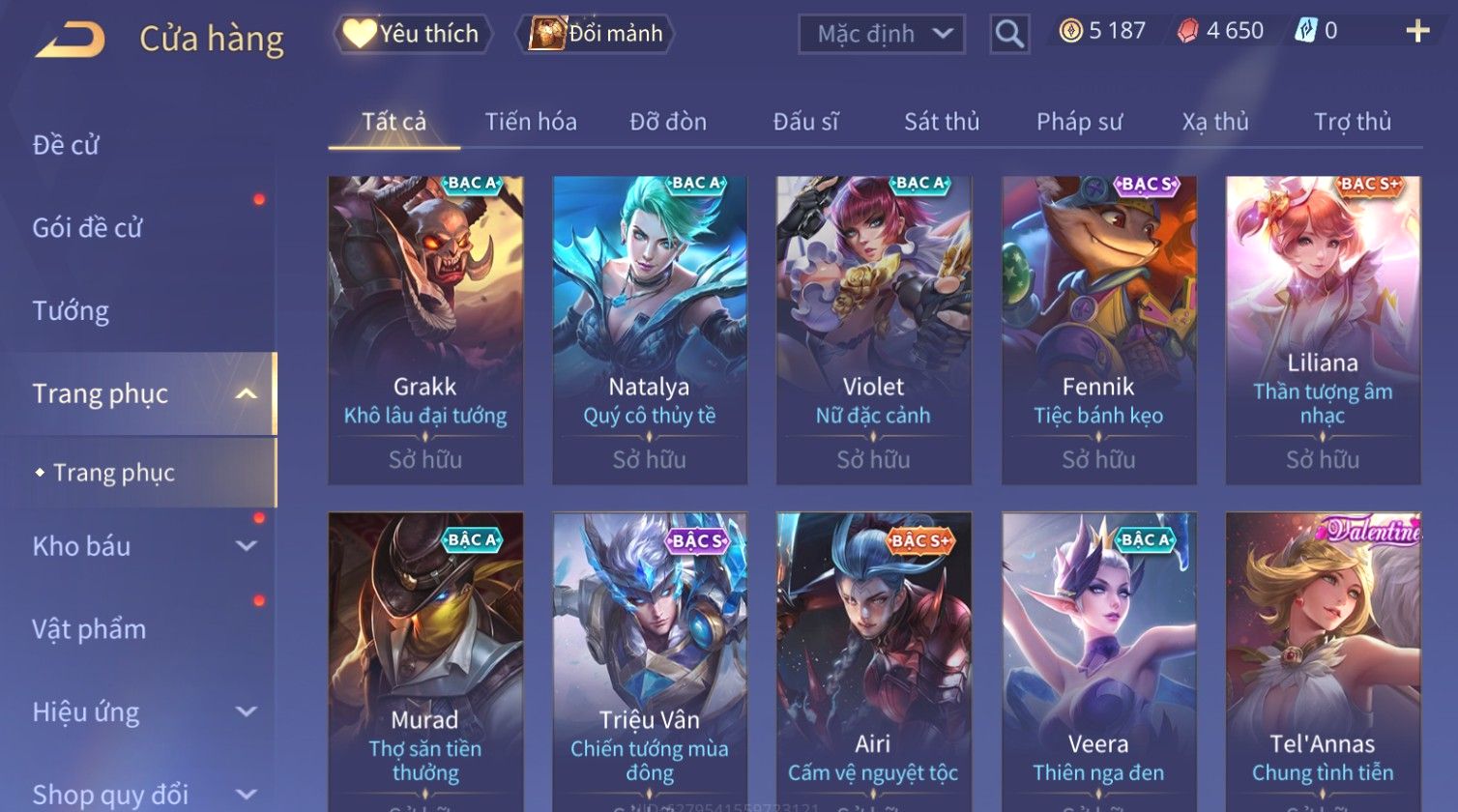Choose the Natalya Quý cô thủy tề skin
This screenshot has height=812, width=1458.
coord(650,329)
